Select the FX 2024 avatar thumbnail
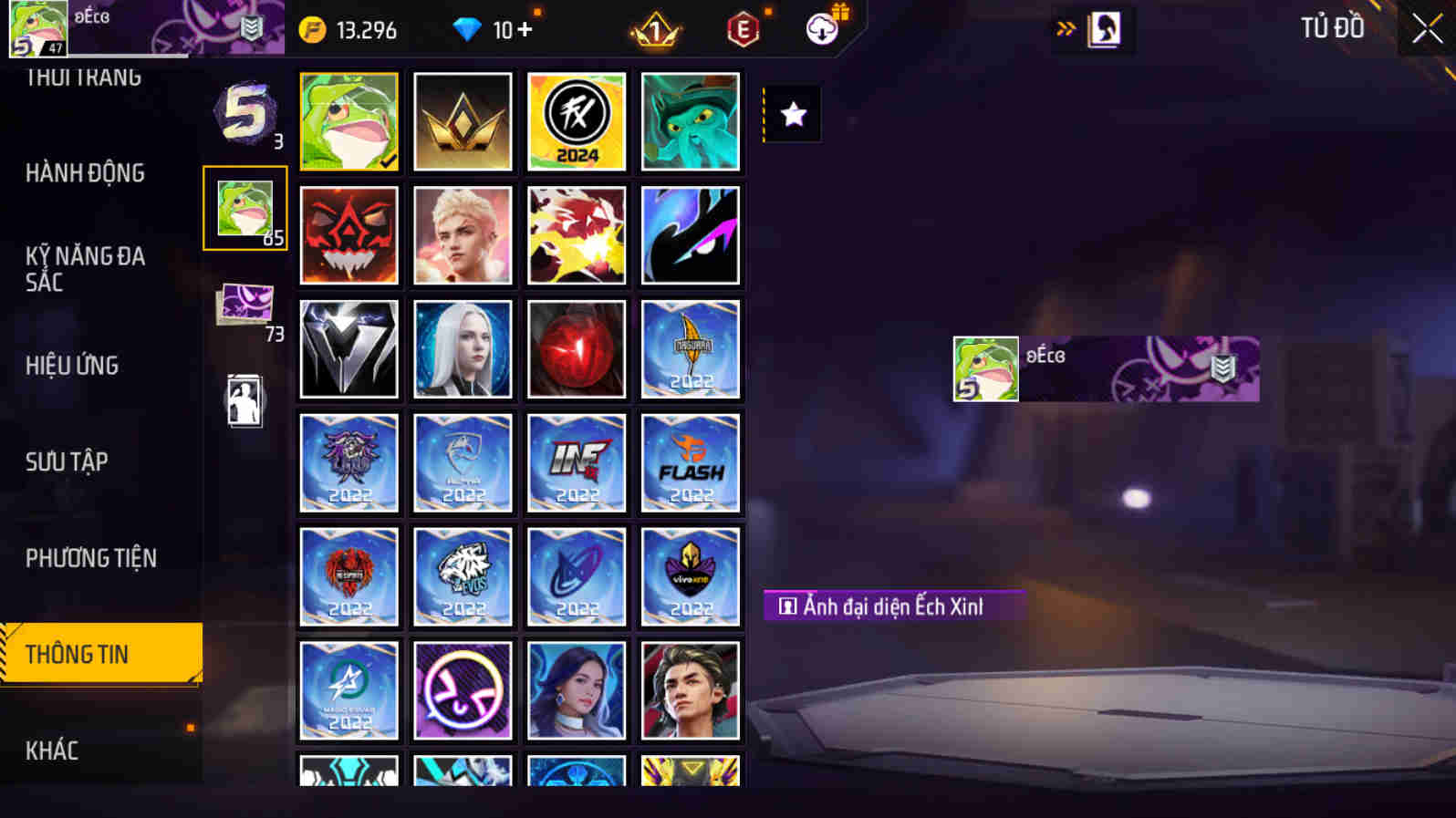Viewport: 1456px width, 818px height. 576,120
